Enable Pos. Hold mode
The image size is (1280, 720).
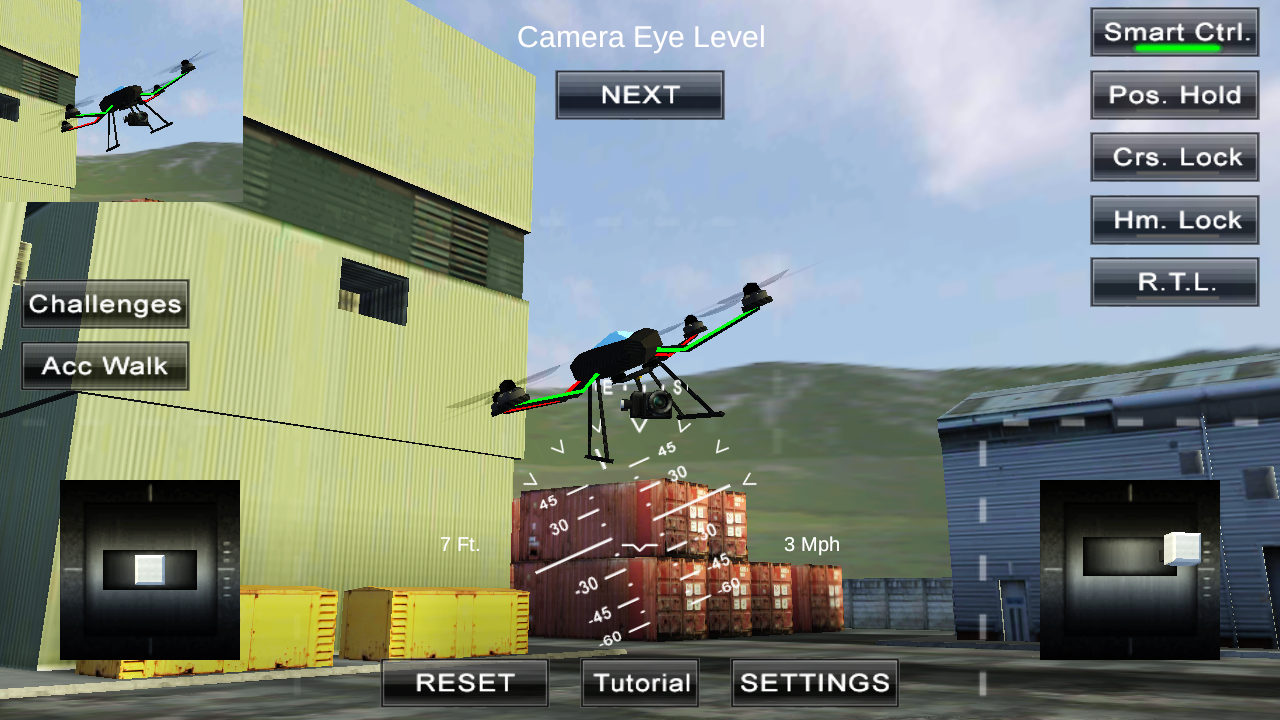pyautogui.click(x=1174, y=95)
